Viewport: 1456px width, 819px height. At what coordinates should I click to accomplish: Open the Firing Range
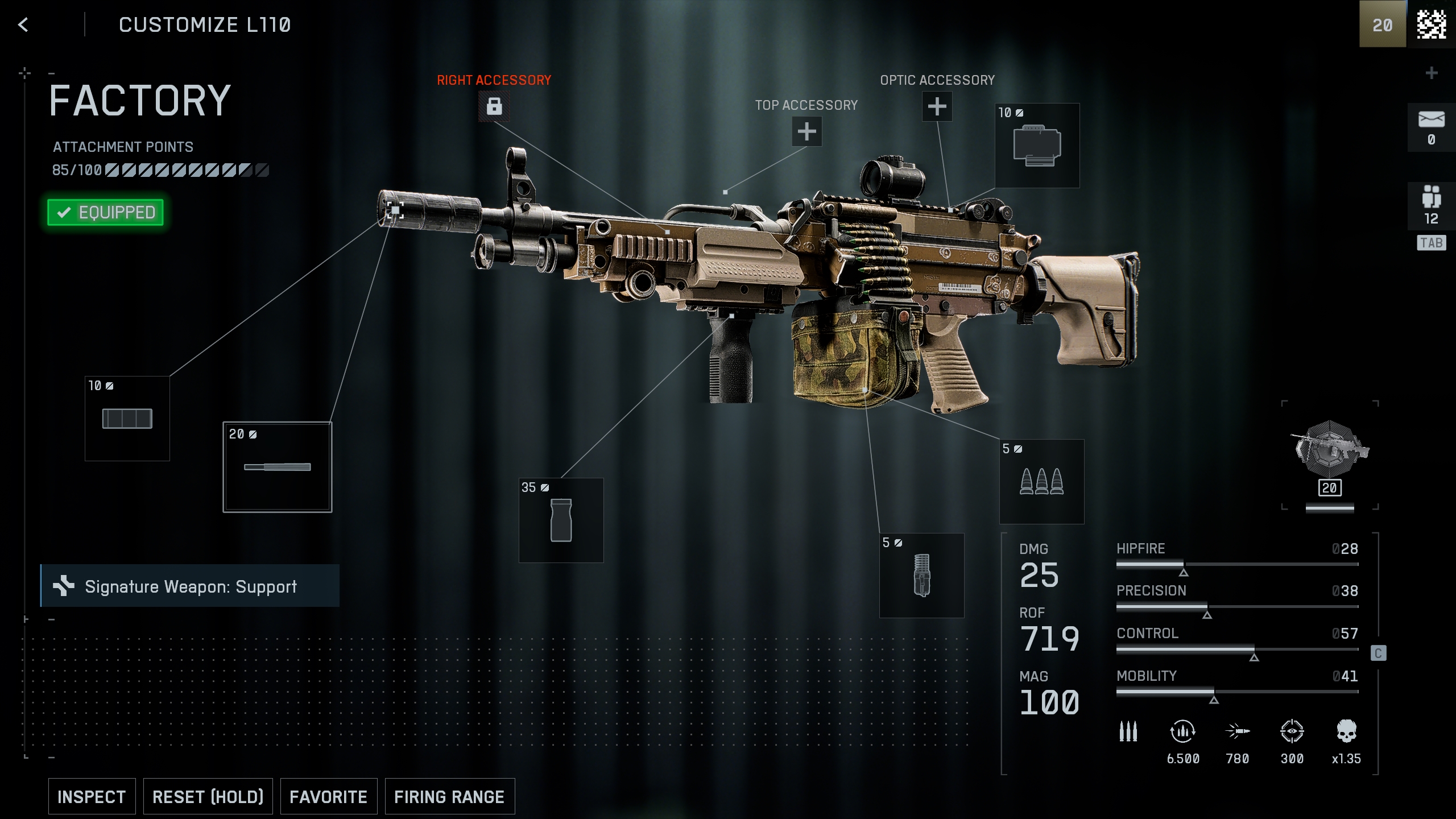click(x=449, y=796)
